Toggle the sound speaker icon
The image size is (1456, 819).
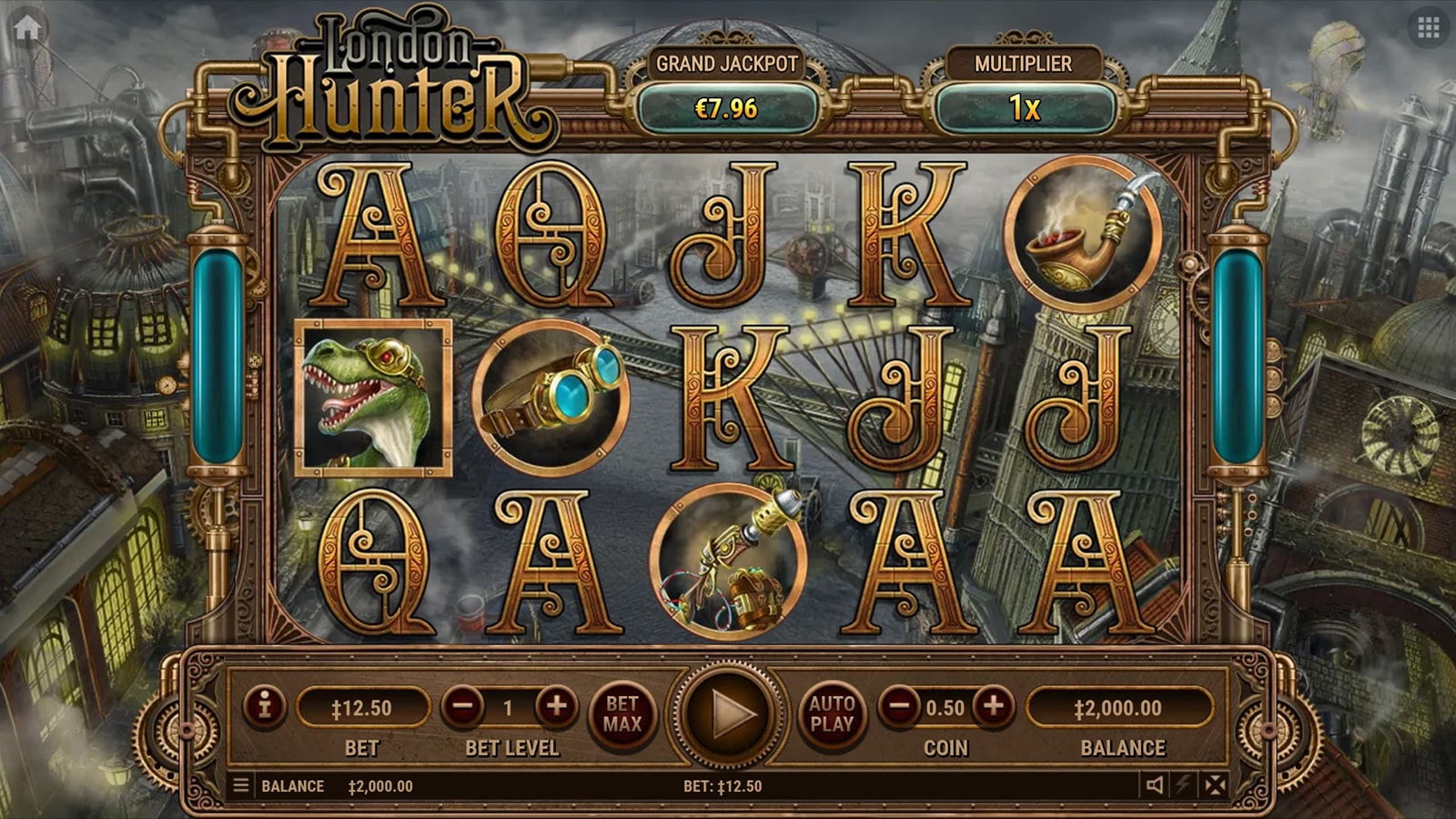1155,784
